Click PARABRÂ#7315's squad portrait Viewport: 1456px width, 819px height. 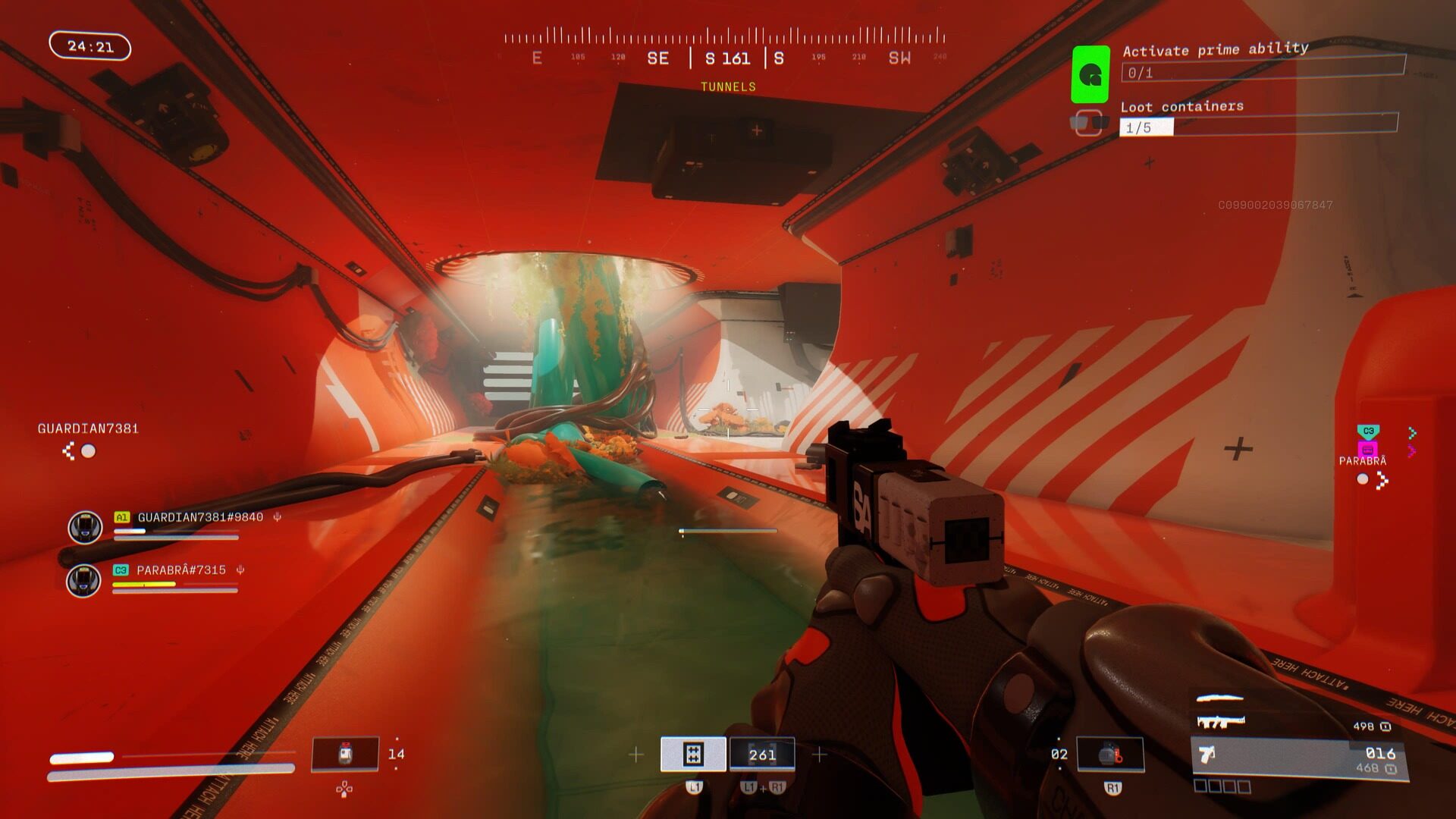(x=83, y=581)
